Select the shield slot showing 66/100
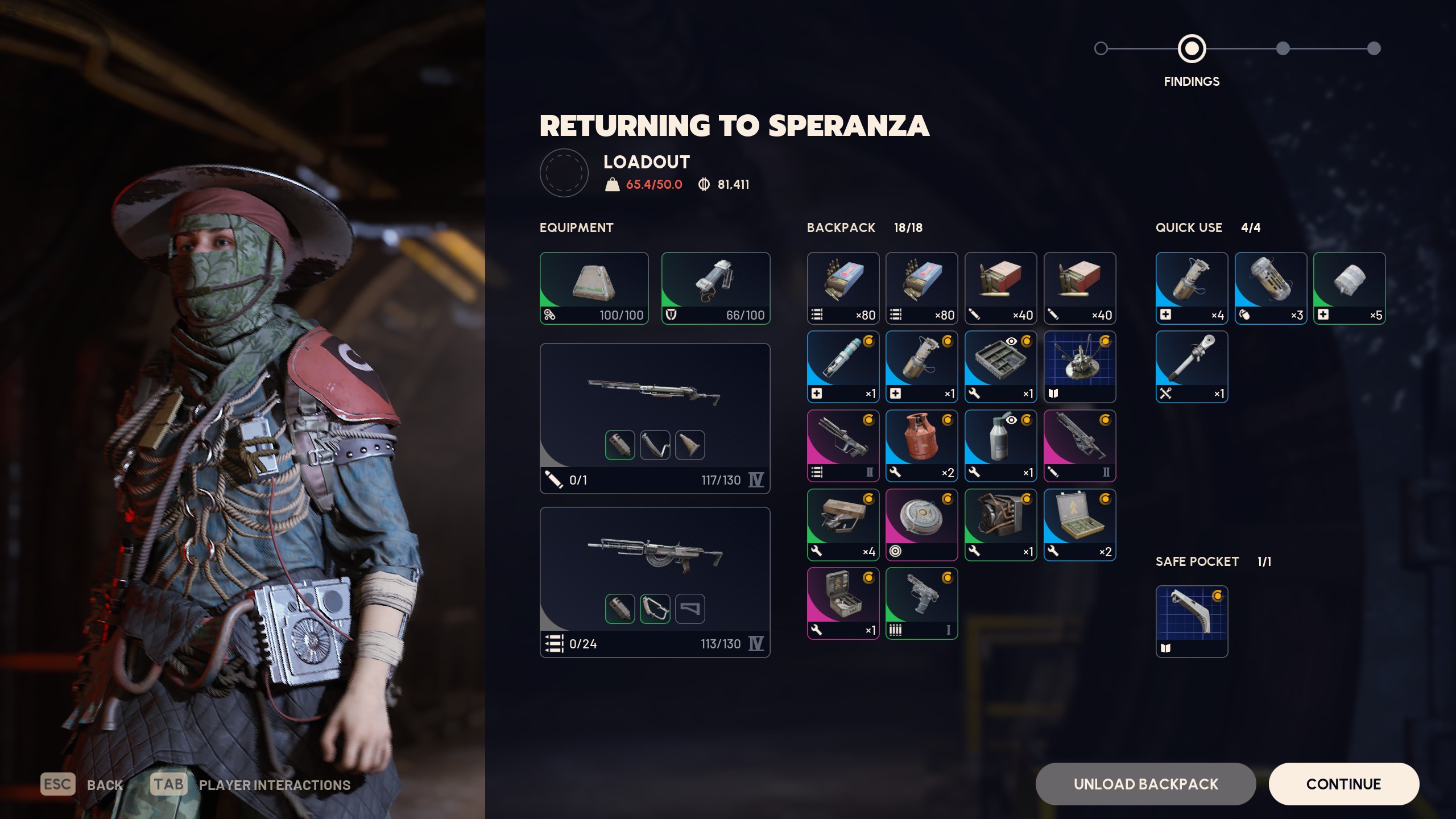The height and width of the screenshot is (819, 1456). 715,288
